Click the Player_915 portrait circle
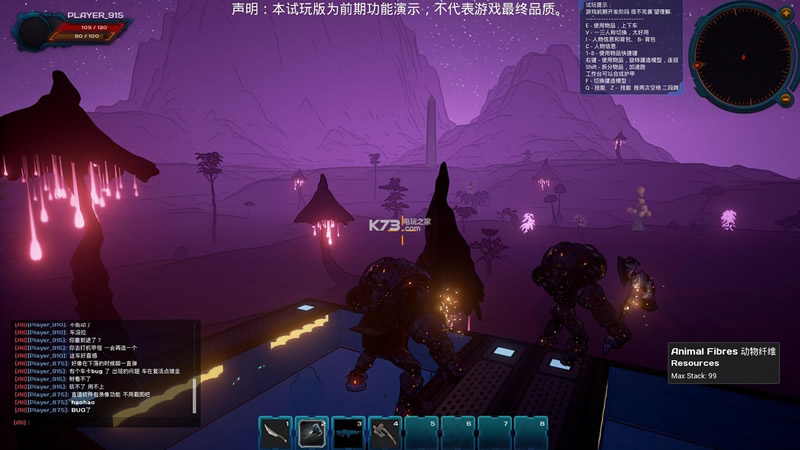 pyautogui.click(x=38, y=30)
